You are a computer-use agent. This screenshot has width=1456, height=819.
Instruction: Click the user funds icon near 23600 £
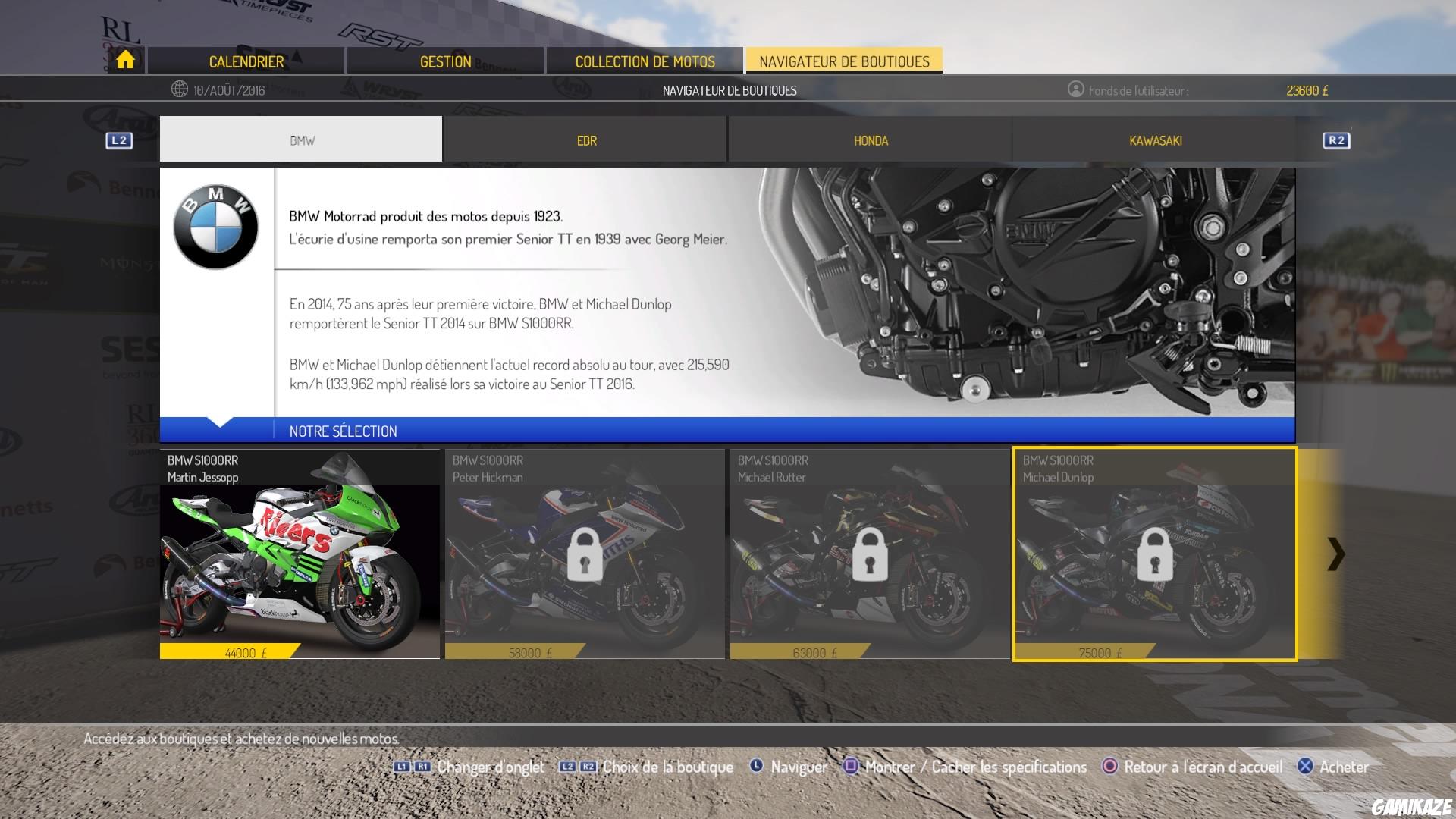[x=1076, y=89]
